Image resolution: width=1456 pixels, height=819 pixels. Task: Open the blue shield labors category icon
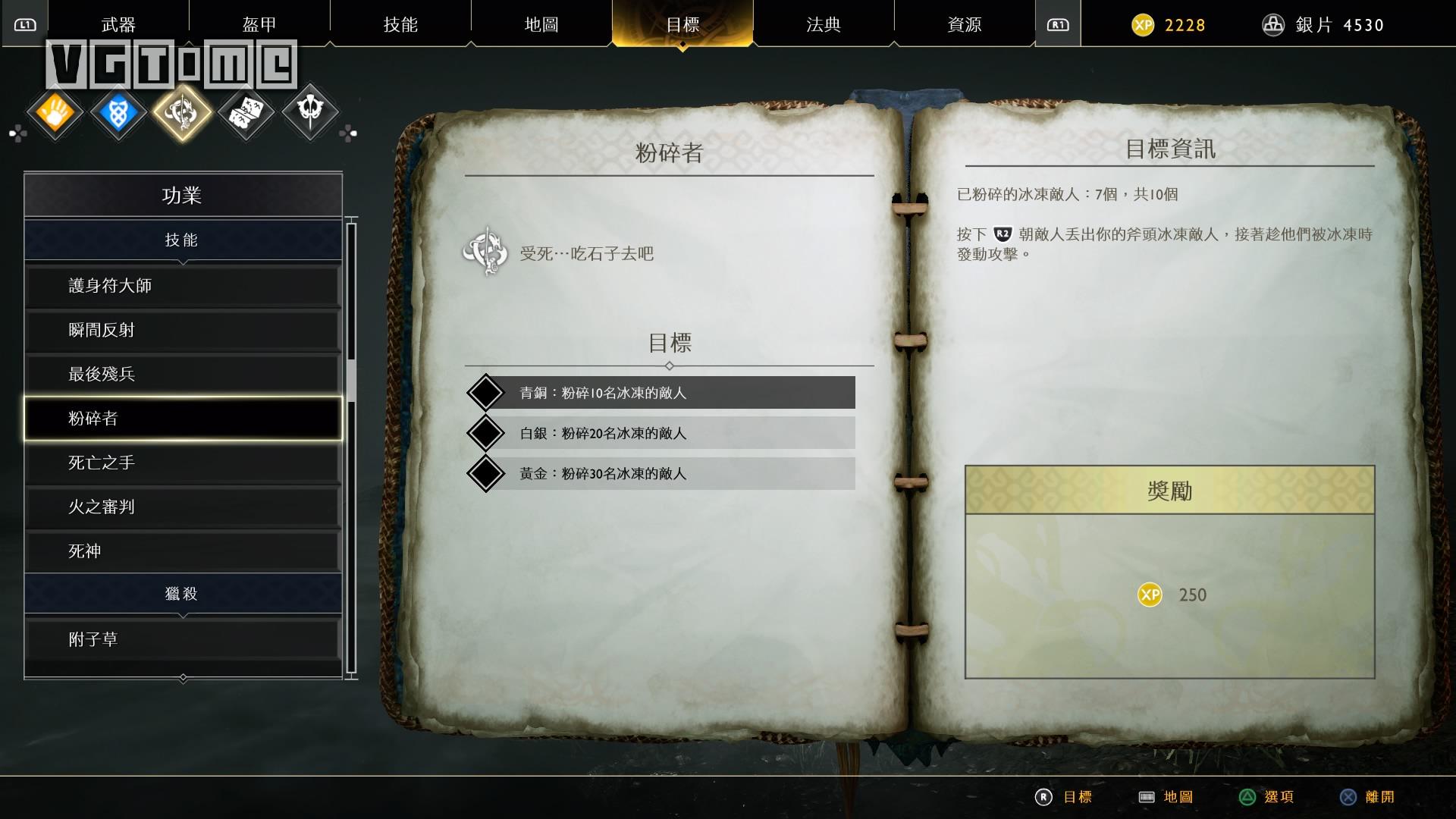(118, 111)
